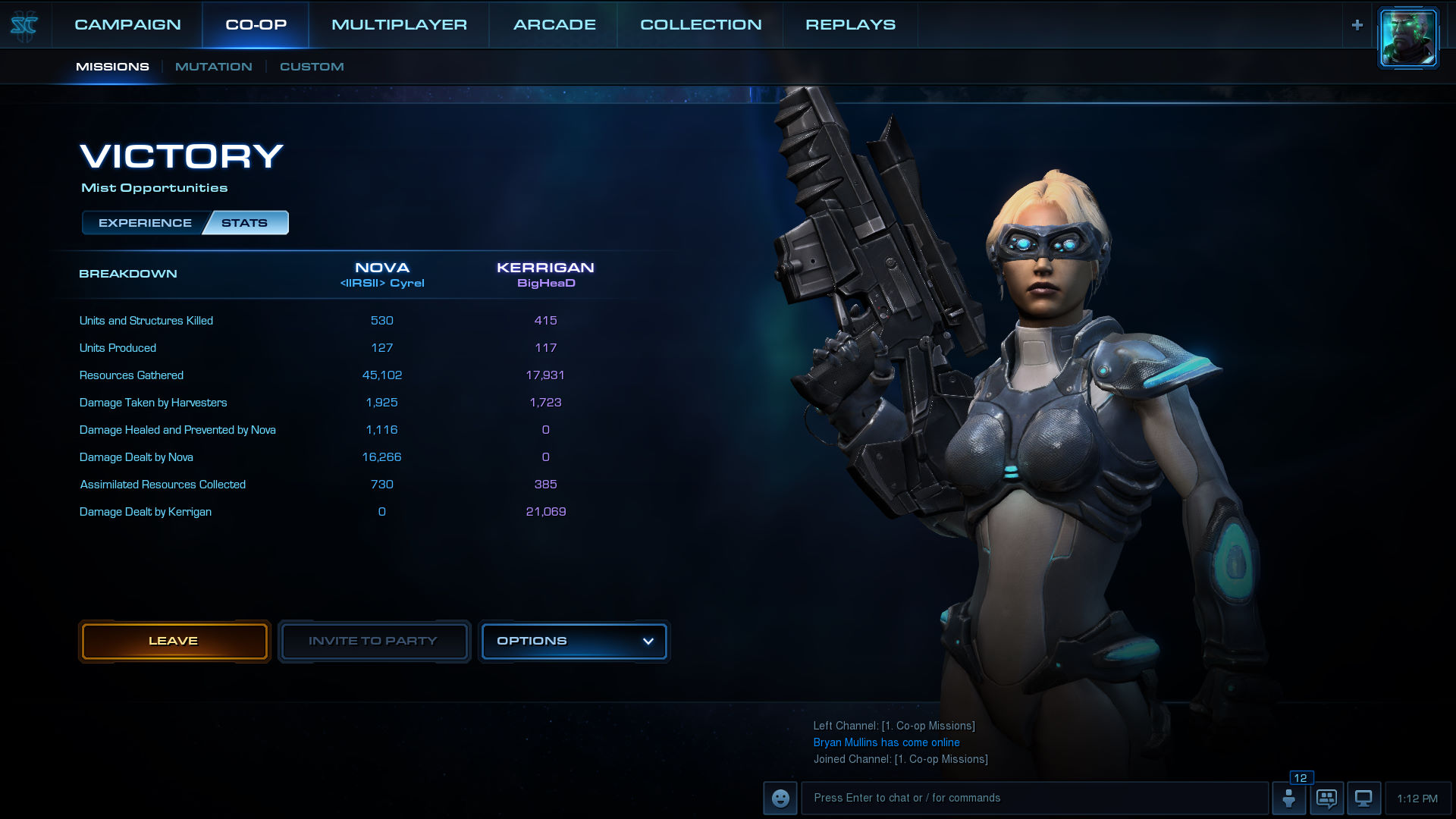The image size is (1456, 819).
Task: Open the Custom sub-tab
Action: point(312,67)
